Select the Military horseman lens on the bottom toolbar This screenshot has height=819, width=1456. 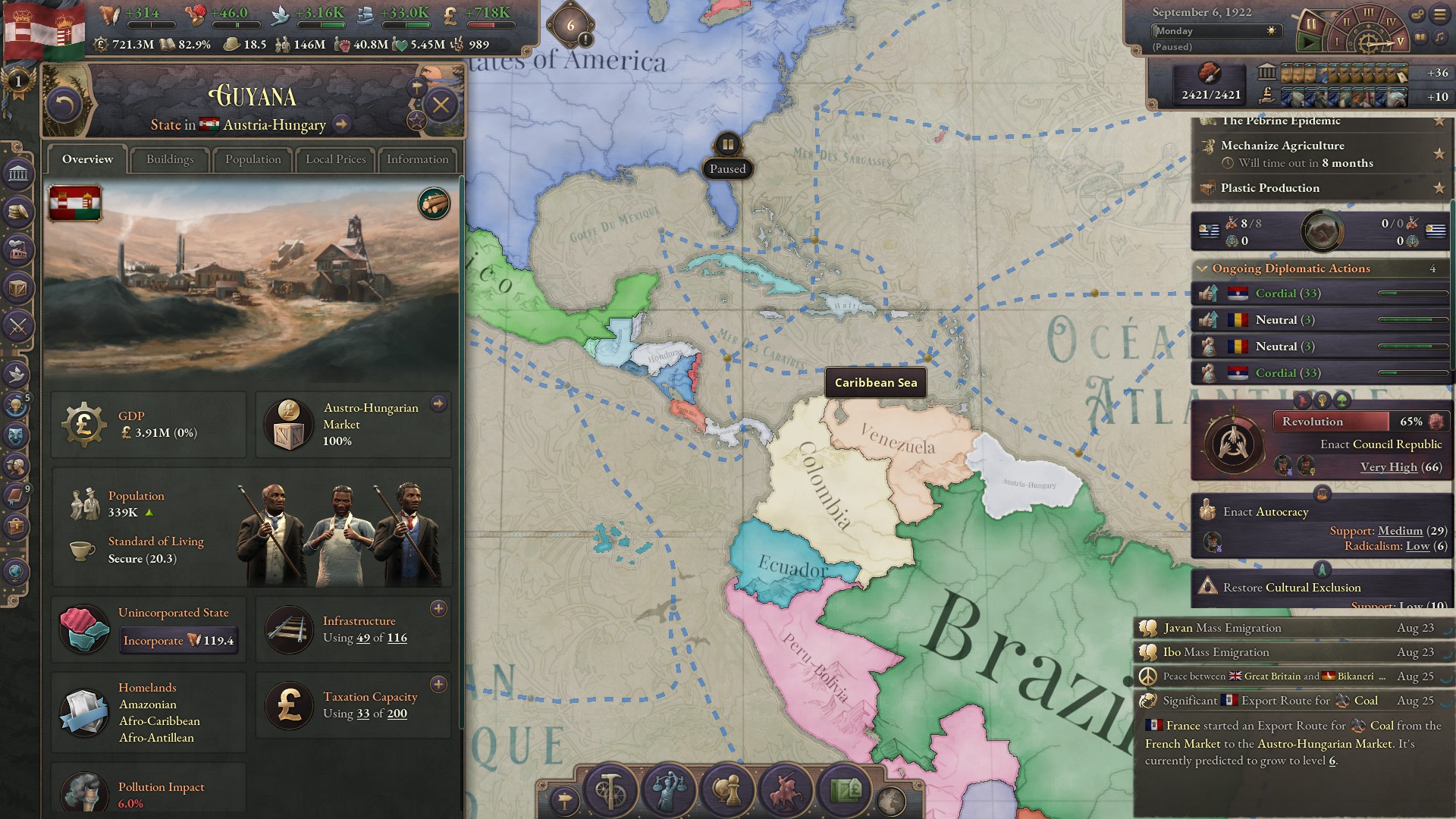click(784, 791)
